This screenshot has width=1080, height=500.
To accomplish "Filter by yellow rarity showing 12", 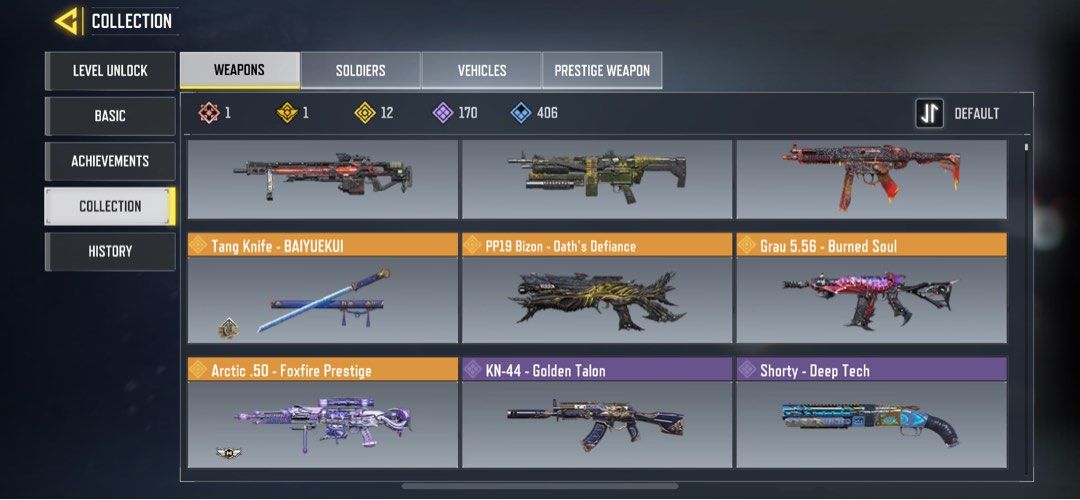I will [x=375, y=113].
